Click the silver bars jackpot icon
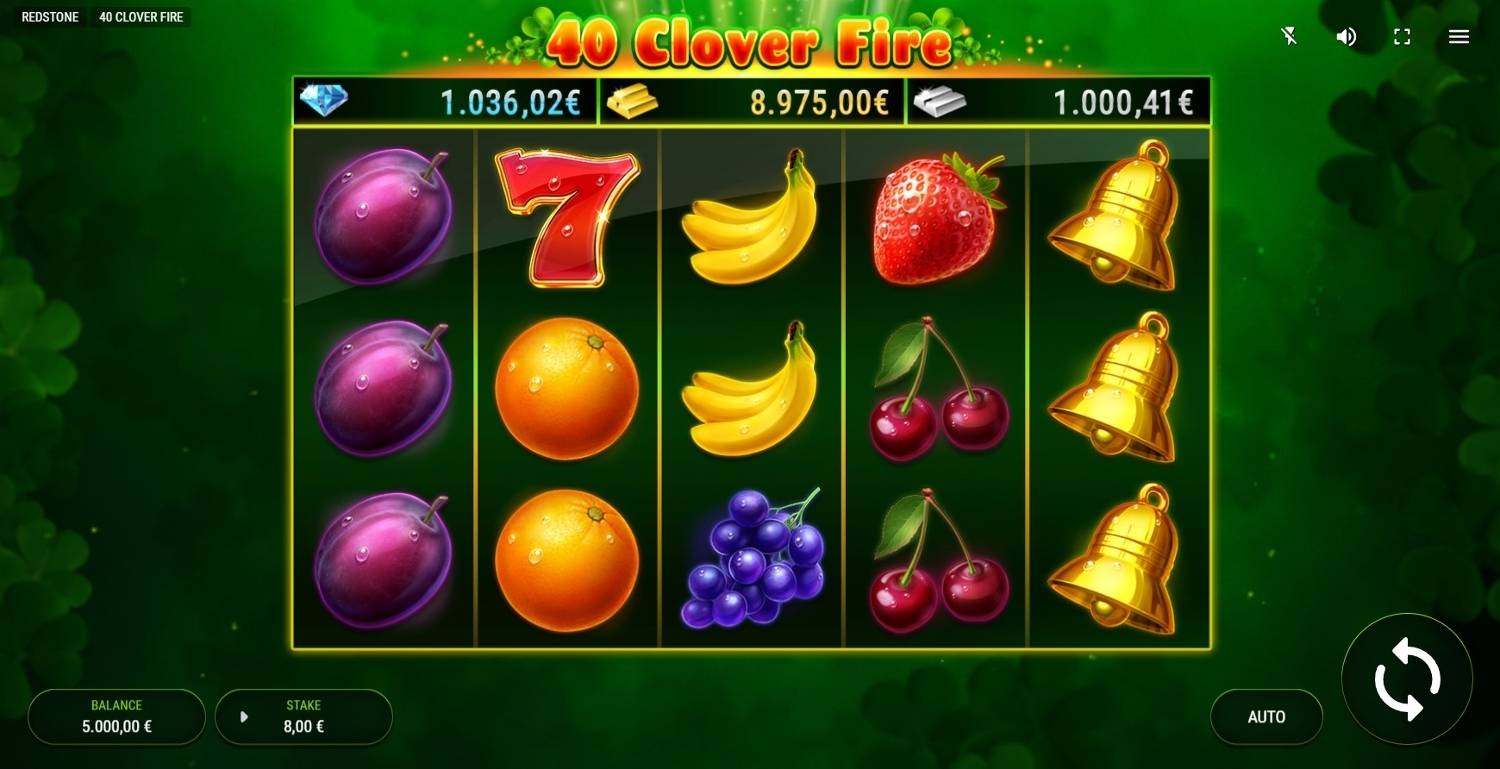 coord(936,100)
